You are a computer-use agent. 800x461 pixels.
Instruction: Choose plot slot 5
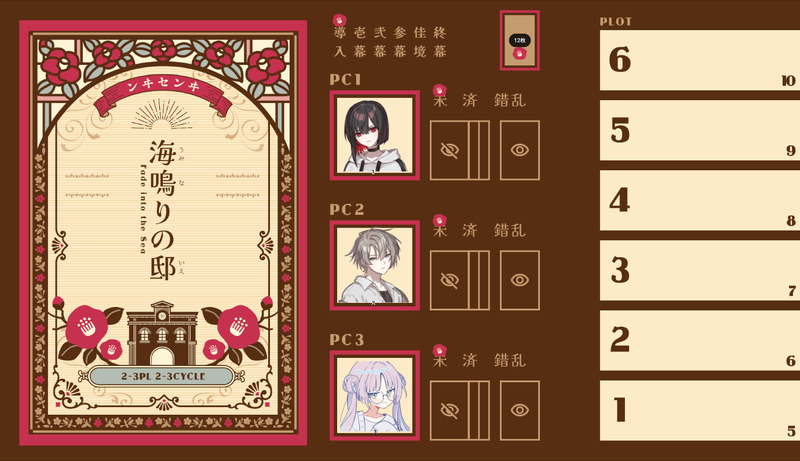(x=697, y=130)
